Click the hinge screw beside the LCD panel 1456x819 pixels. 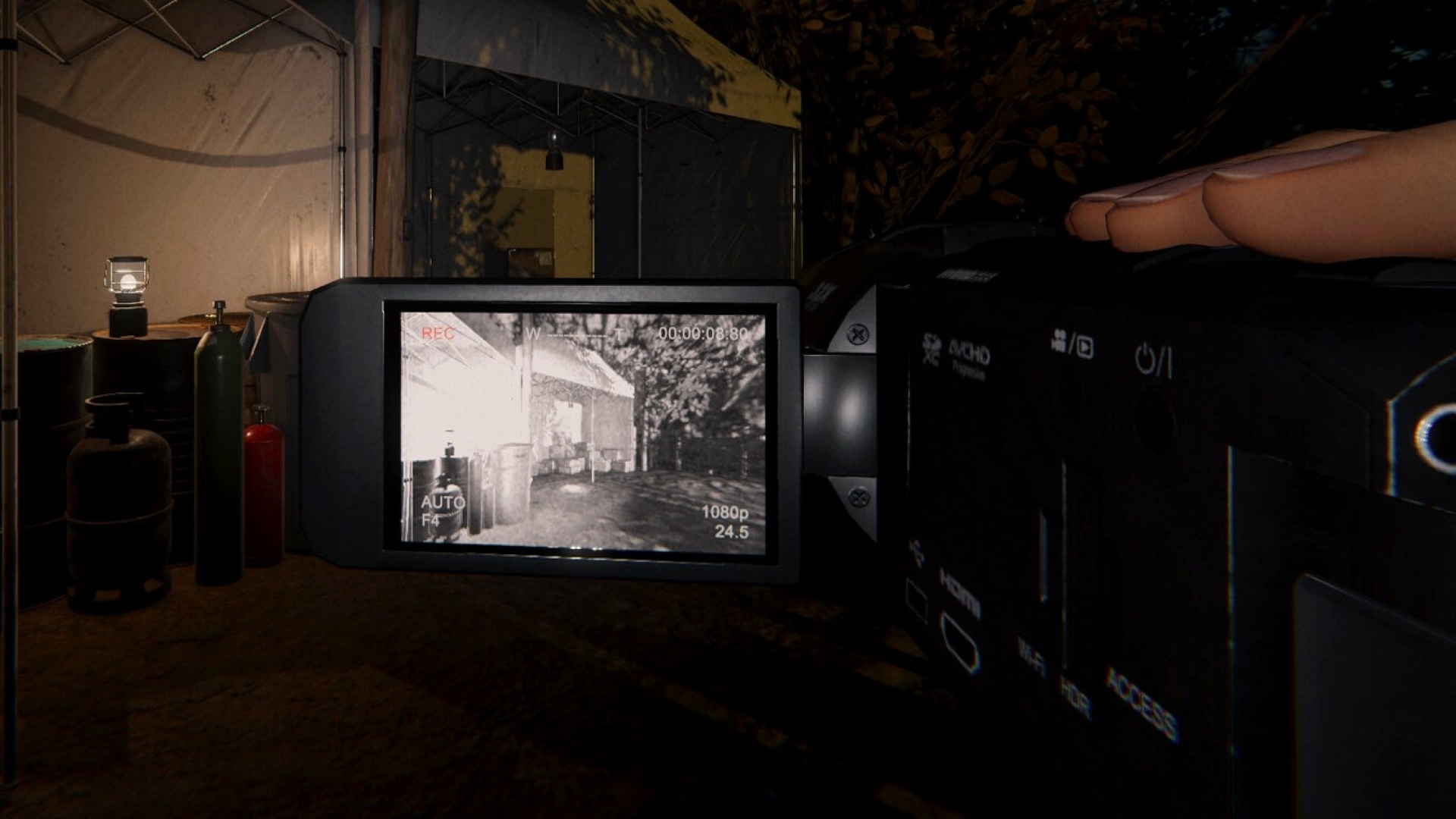click(x=858, y=334)
